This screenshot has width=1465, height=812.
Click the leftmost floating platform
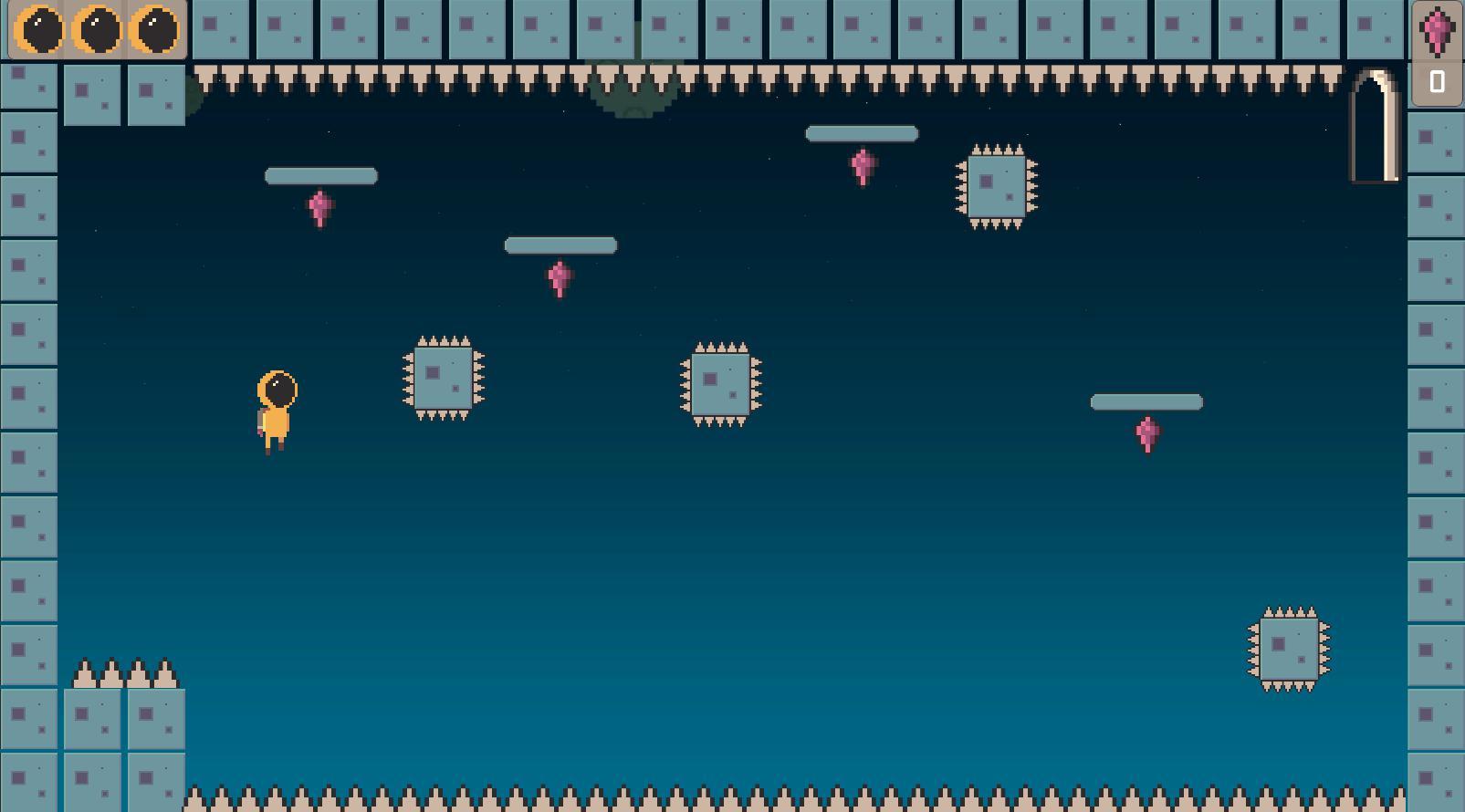320,175
